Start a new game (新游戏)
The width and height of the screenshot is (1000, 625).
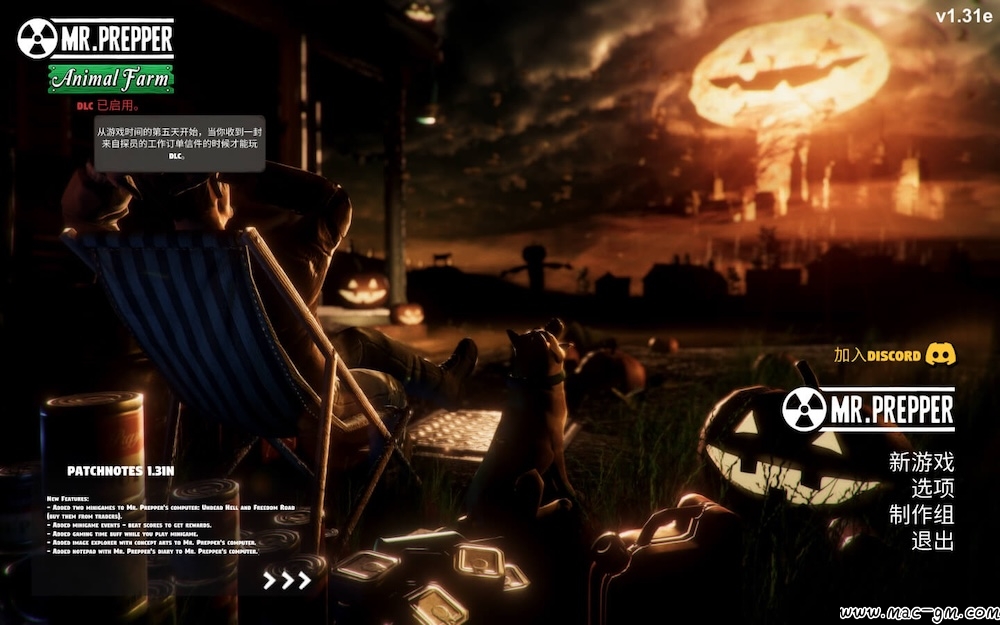coord(921,462)
